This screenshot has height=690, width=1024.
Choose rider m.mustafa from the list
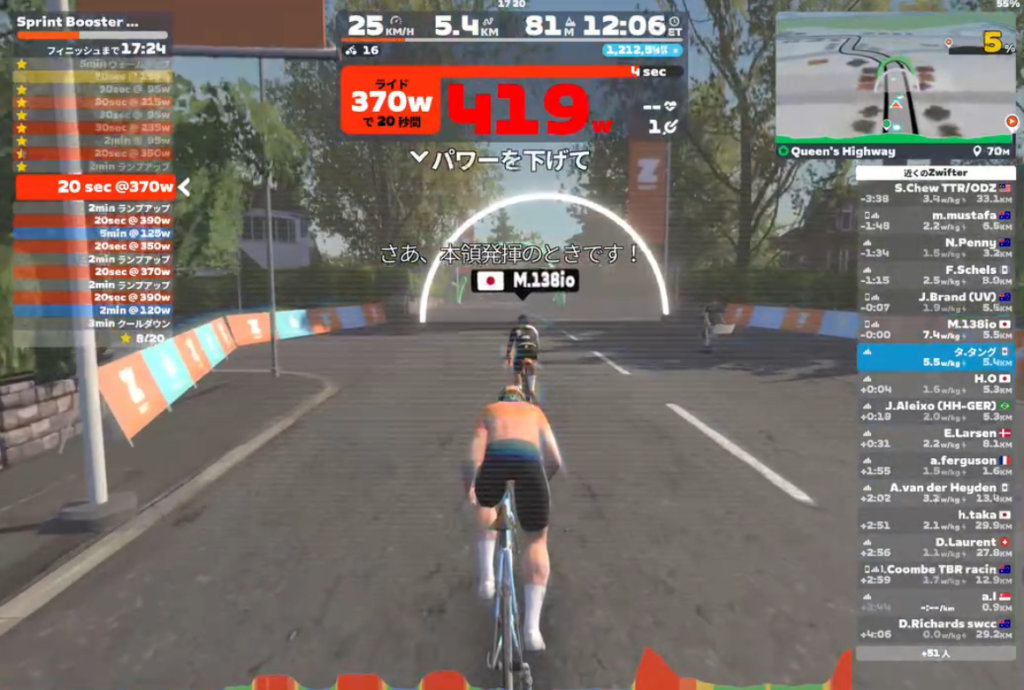coord(935,221)
